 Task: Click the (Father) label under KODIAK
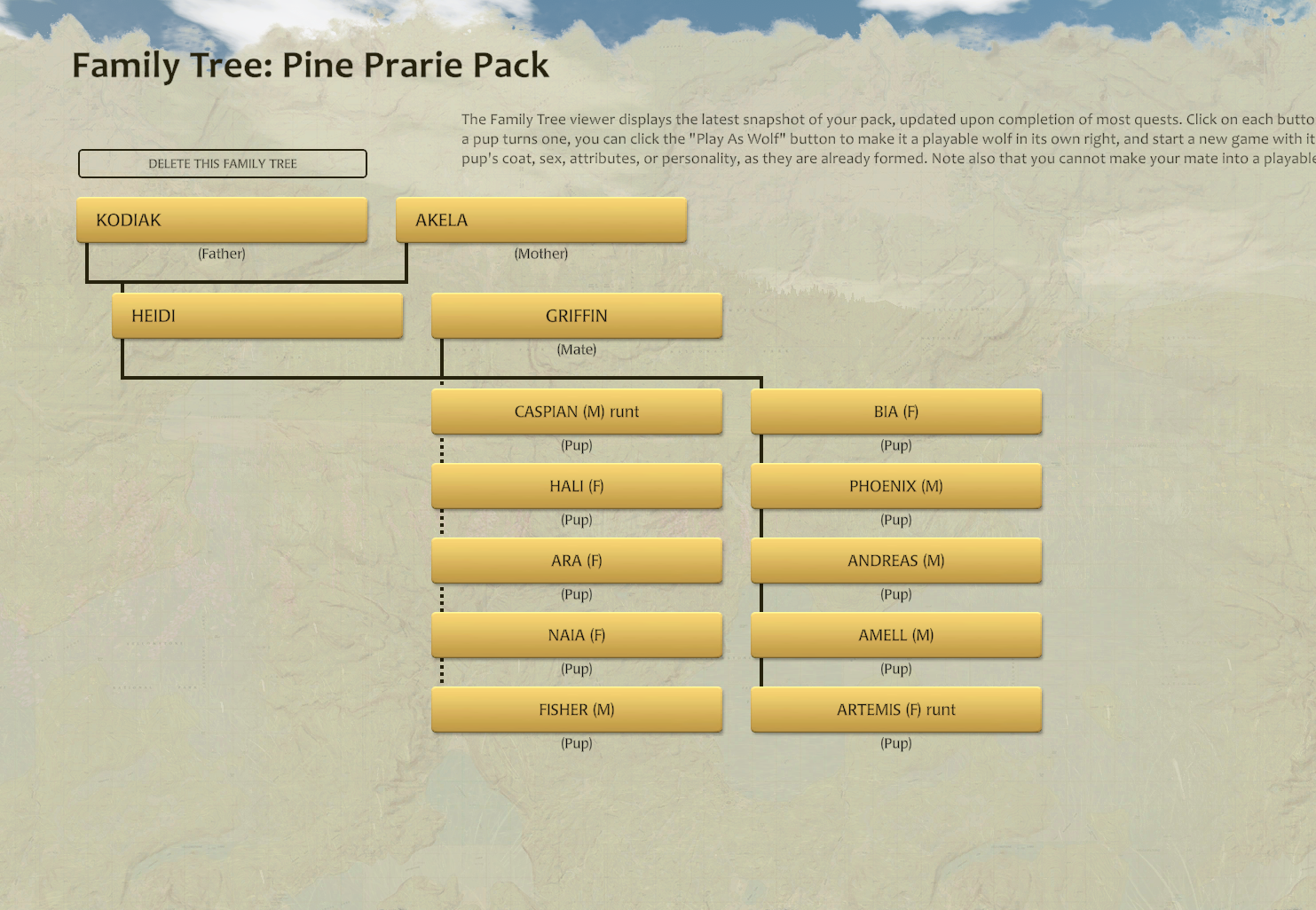coord(221,254)
